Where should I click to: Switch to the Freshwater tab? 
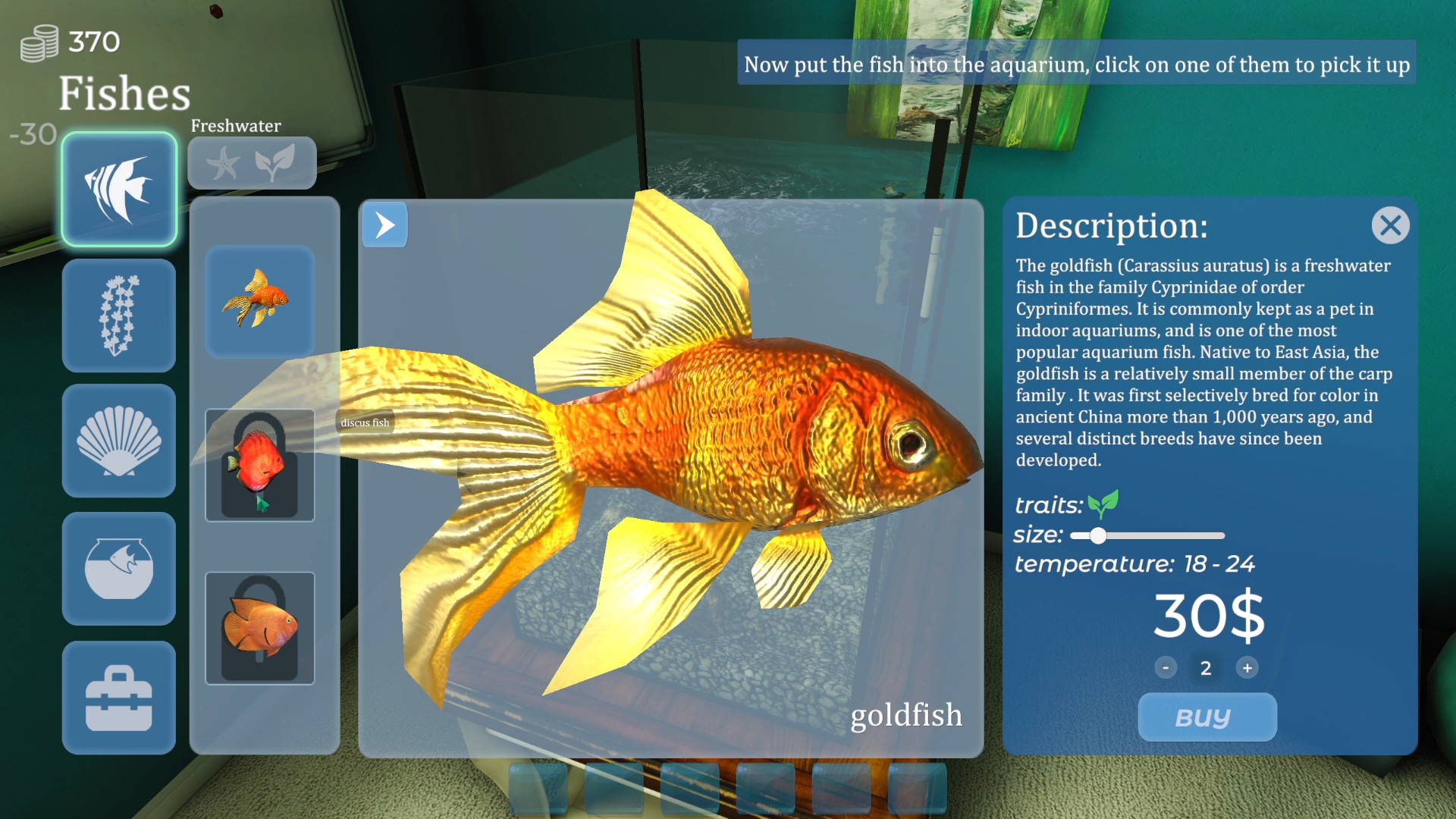[x=235, y=126]
